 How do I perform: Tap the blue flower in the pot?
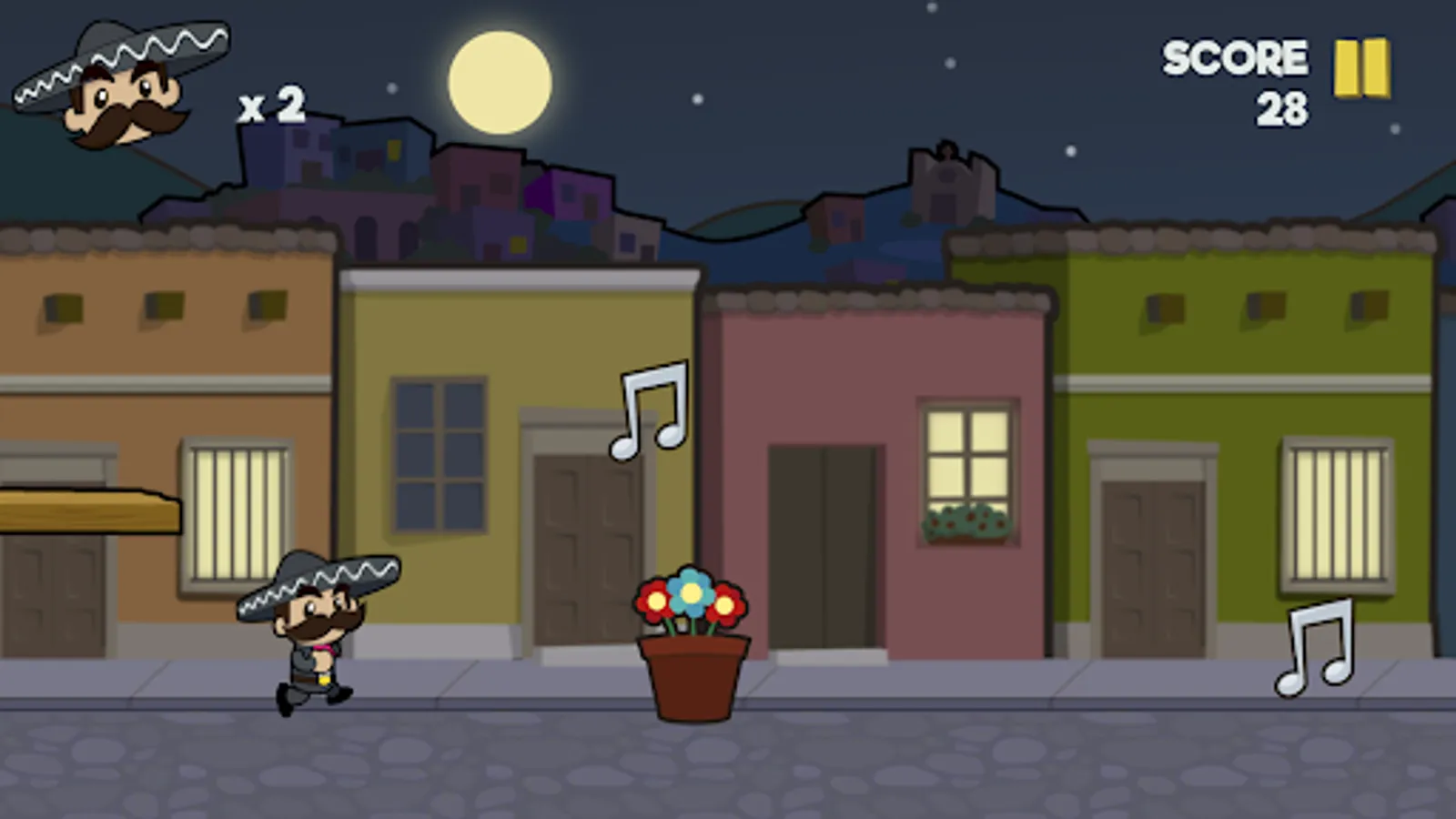pos(690,591)
